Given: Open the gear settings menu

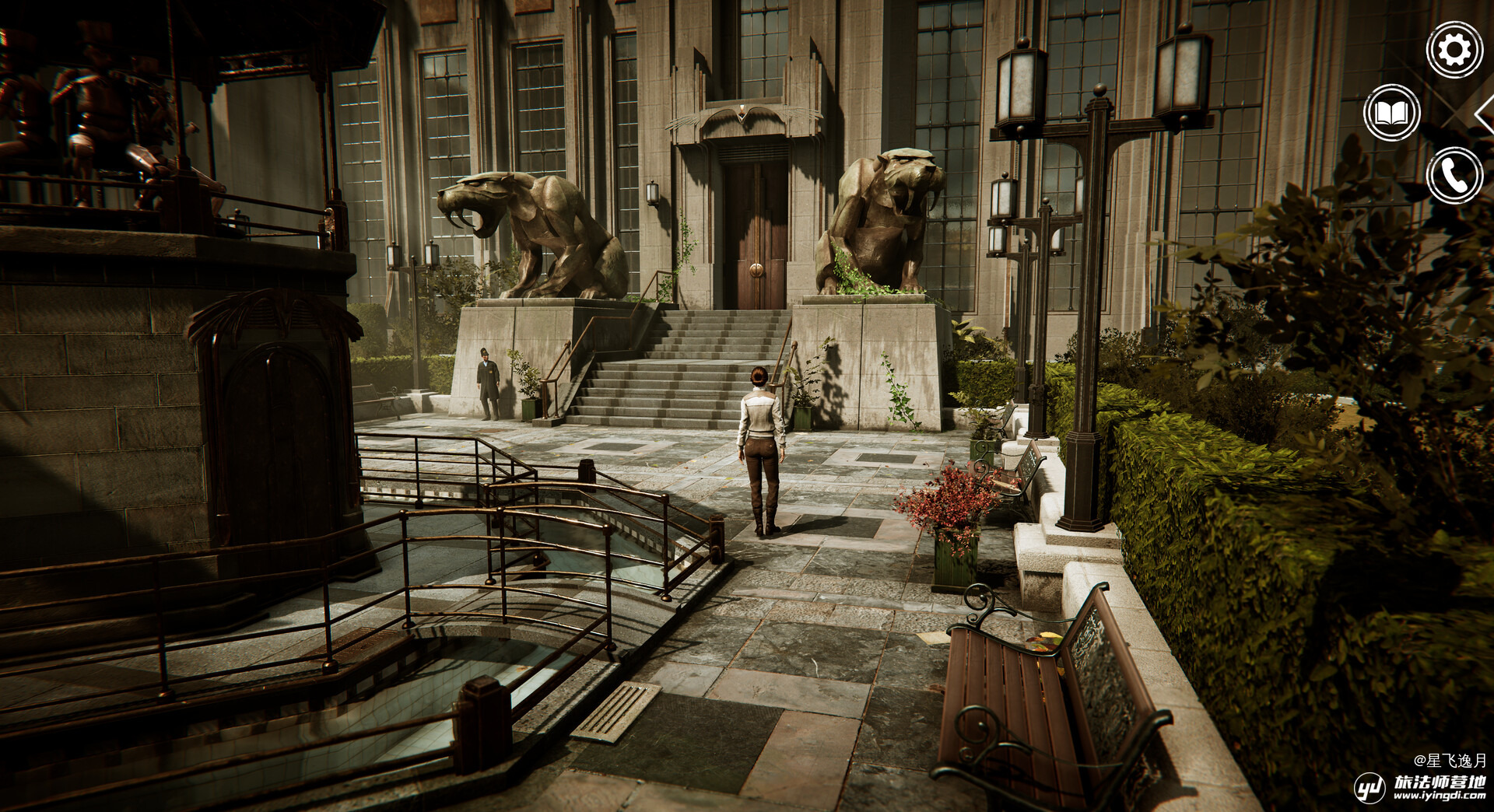Looking at the screenshot, I should [x=1454, y=51].
